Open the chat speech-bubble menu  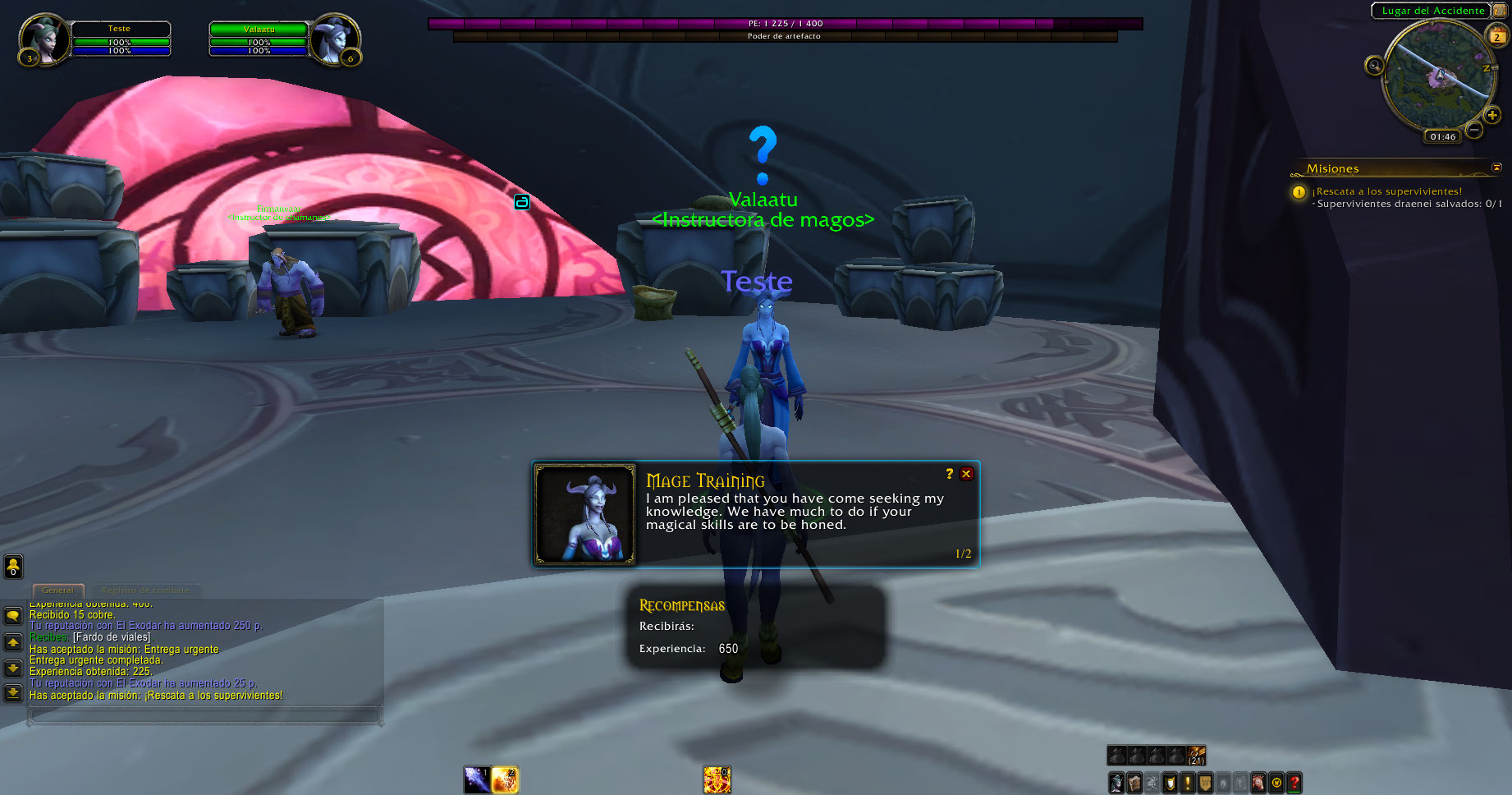13,616
